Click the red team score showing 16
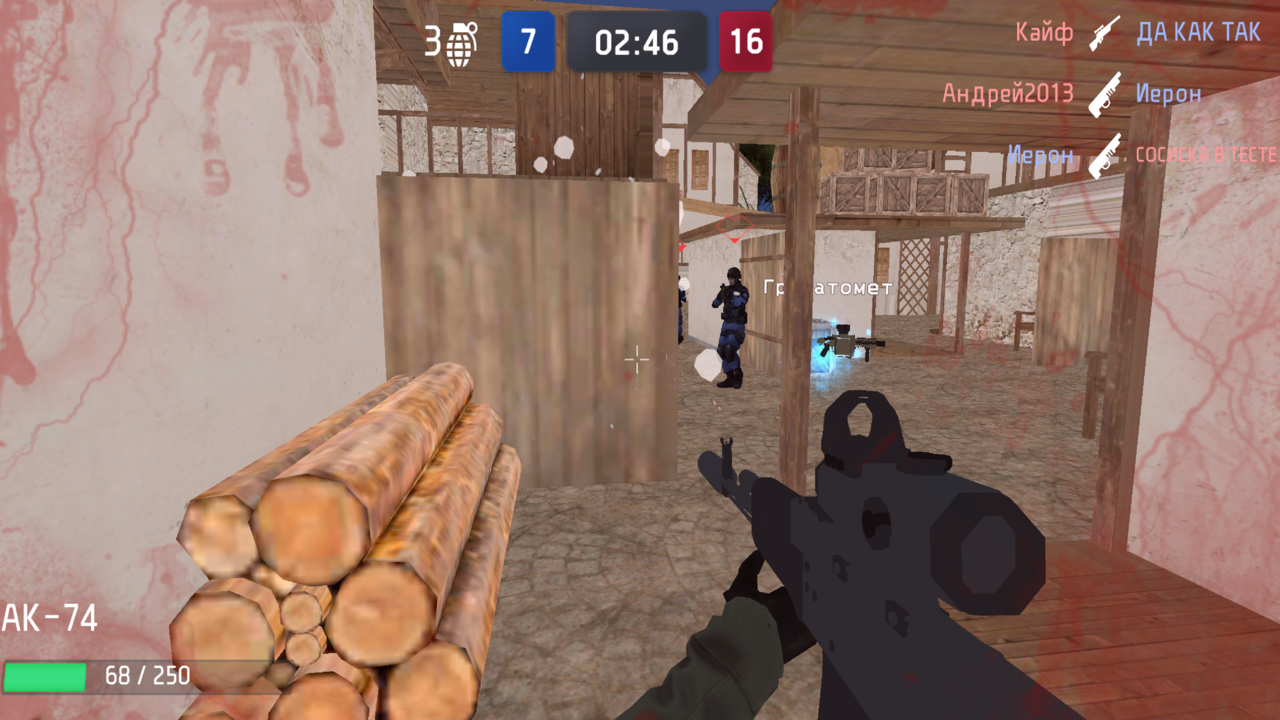Viewport: 1280px width, 720px height. click(x=744, y=42)
